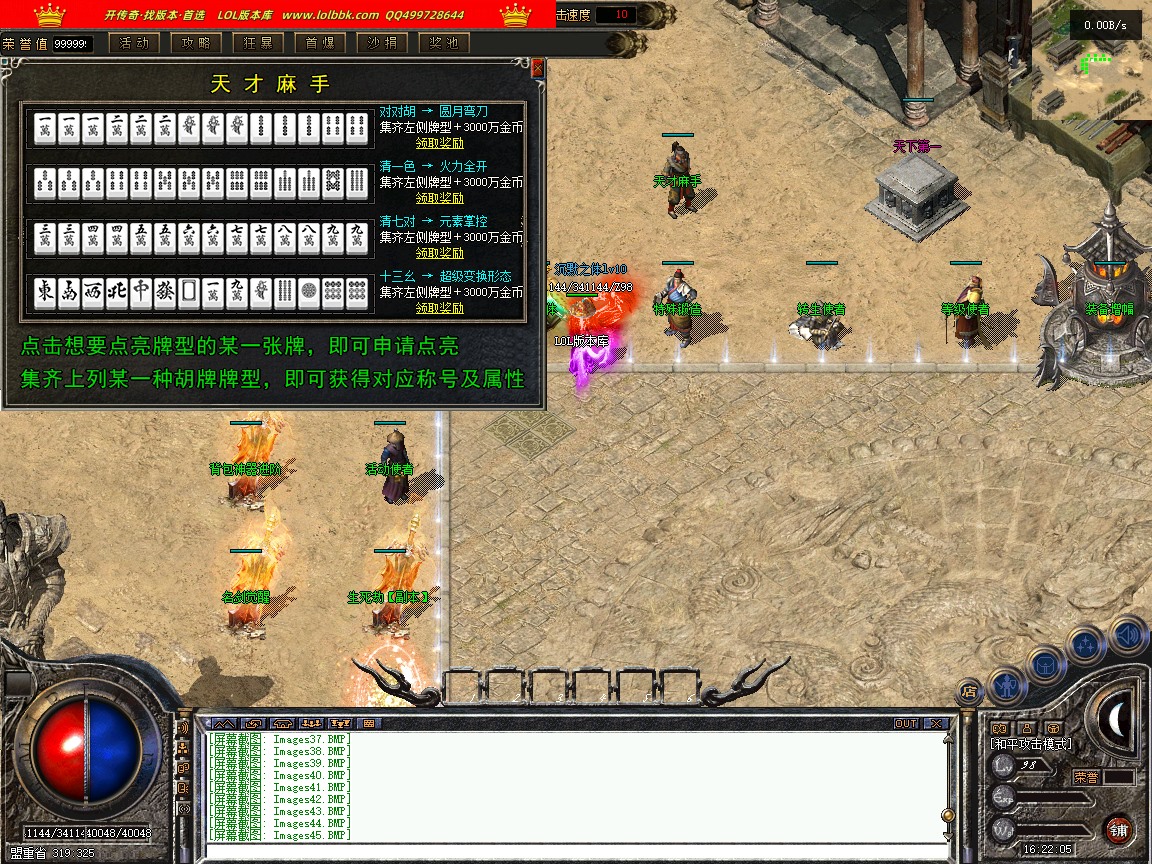The height and width of the screenshot is (864, 1152).
Task: Light up the 東 wind tile
Action: 45,292
